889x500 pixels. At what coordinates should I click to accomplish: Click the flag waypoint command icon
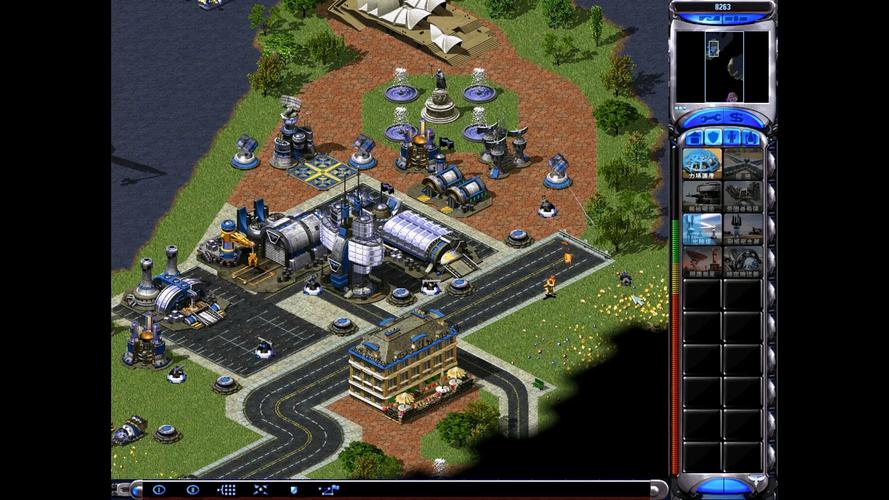tap(328, 490)
